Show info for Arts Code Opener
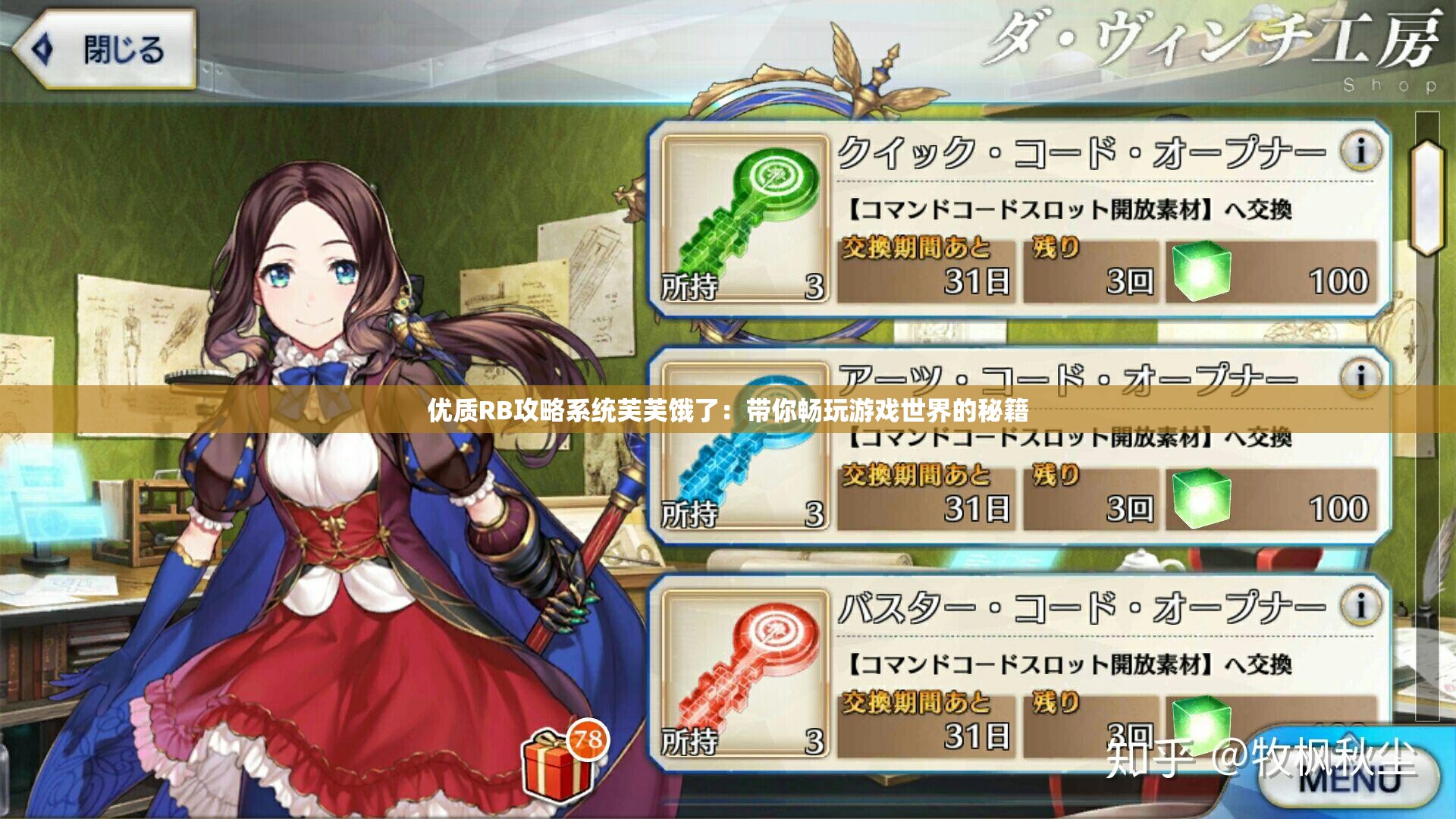This screenshot has height=819, width=1456. [1360, 377]
